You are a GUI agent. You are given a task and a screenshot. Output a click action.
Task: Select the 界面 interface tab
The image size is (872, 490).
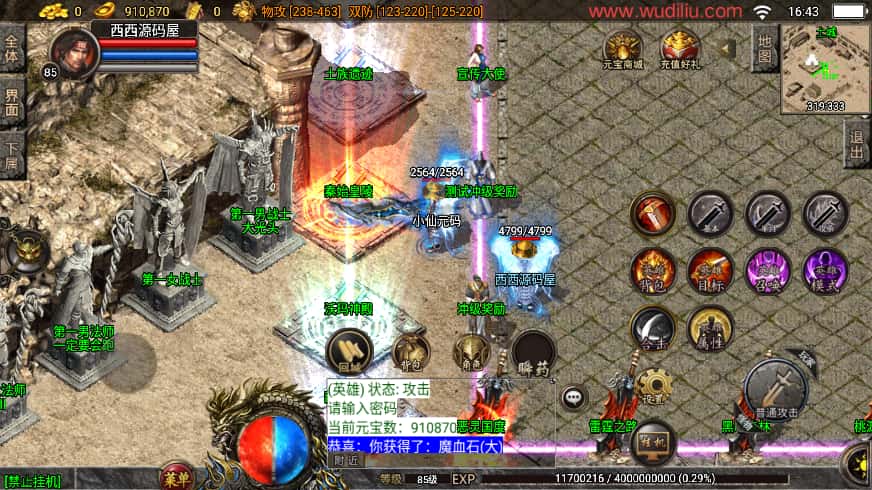[x=12, y=102]
